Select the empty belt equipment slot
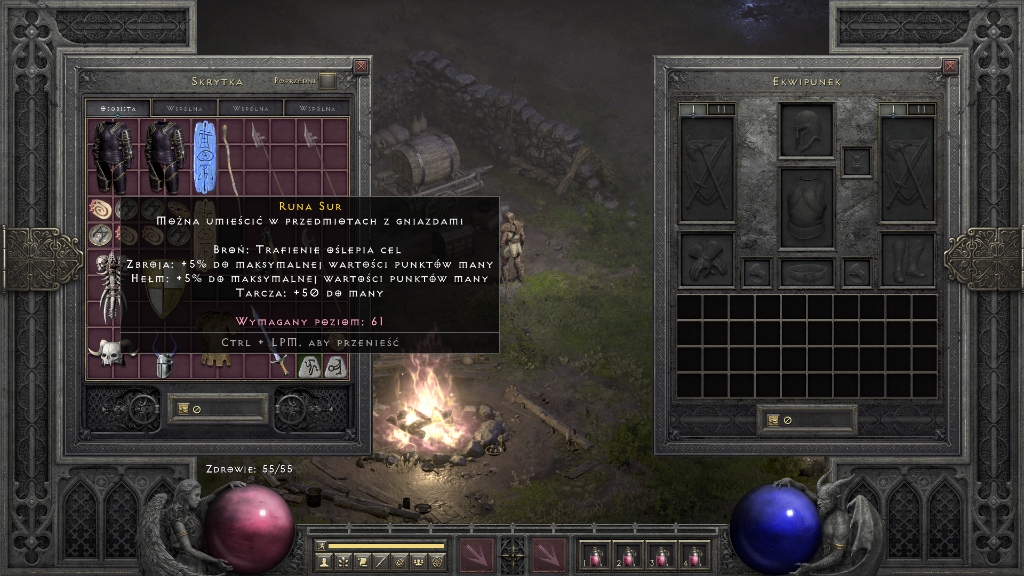The width and height of the screenshot is (1024, 576). coord(806,271)
